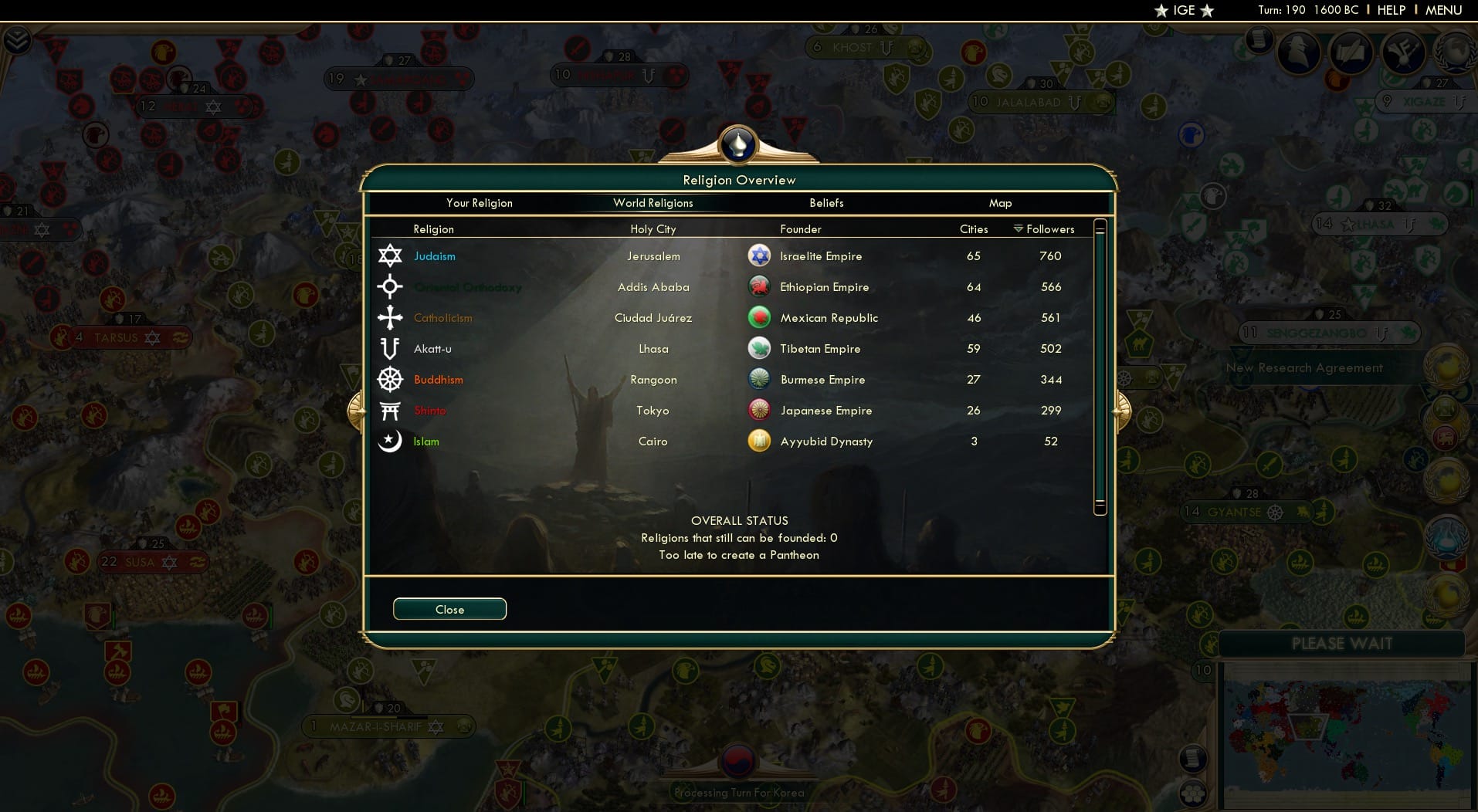This screenshot has width=1478, height=812.
Task: Click the Akatt-u religion symbol
Action: click(390, 348)
